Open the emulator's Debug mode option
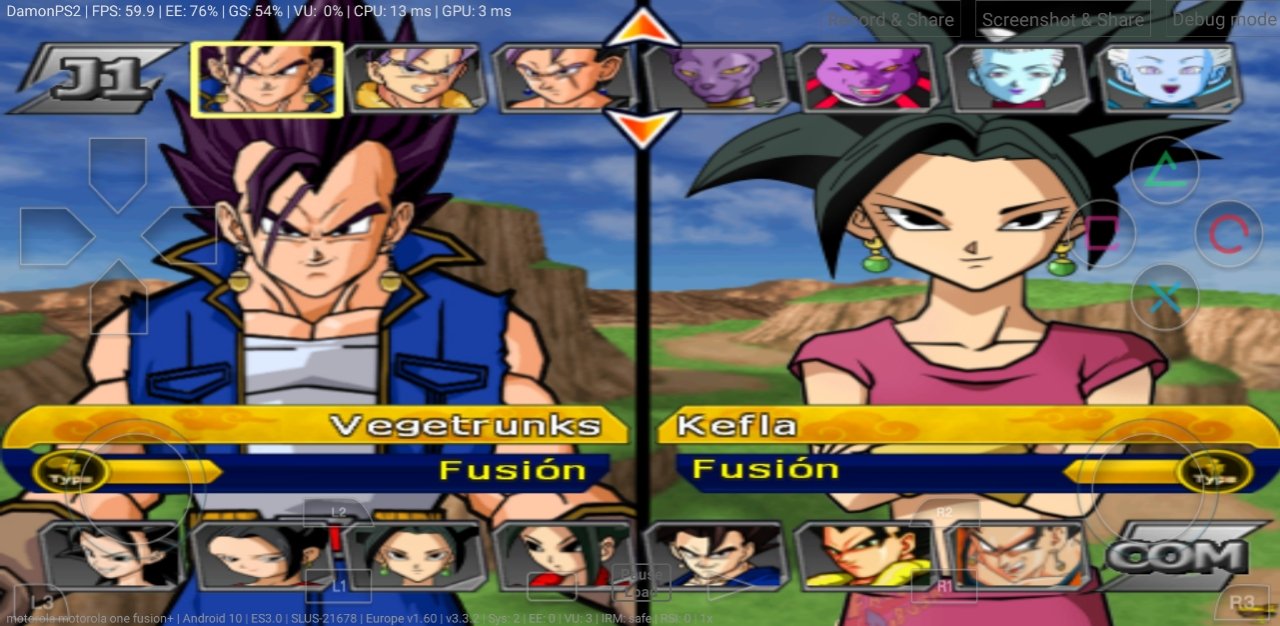1280x626 pixels. (x=1223, y=19)
